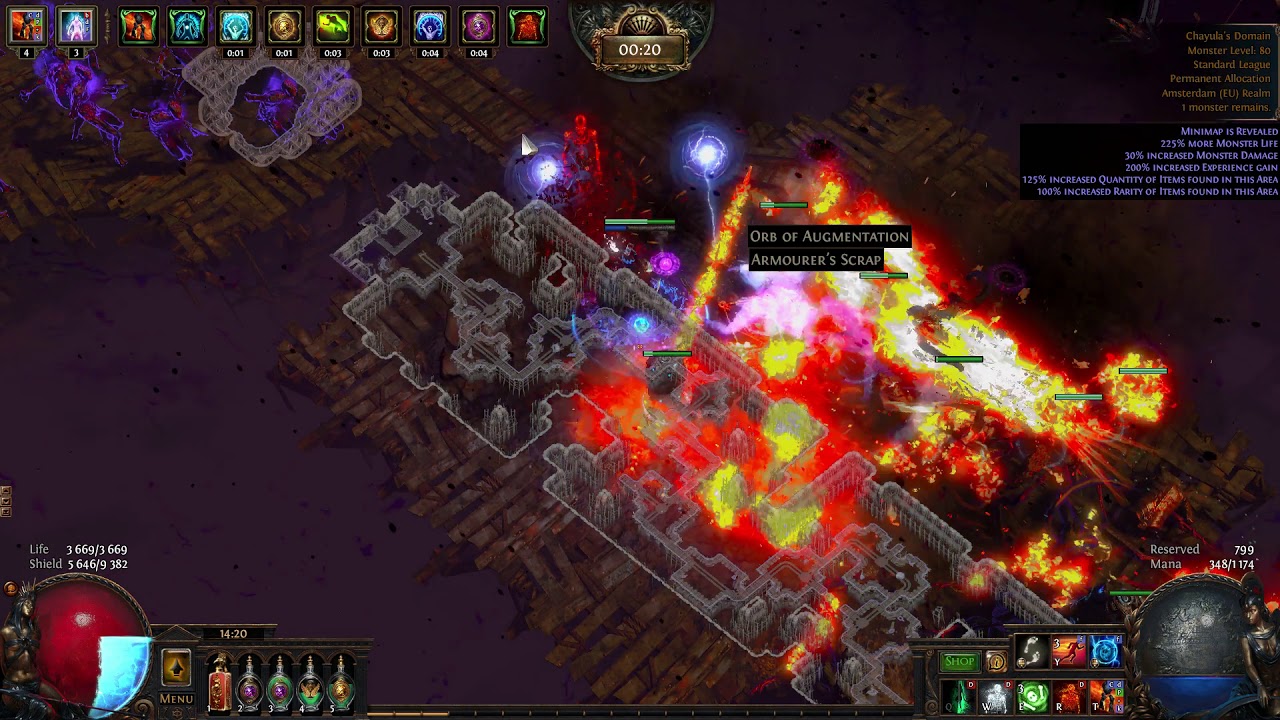The height and width of the screenshot is (720, 1280).
Task: Click the gold level-up arrow button
Action: click(x=176, y=668)
